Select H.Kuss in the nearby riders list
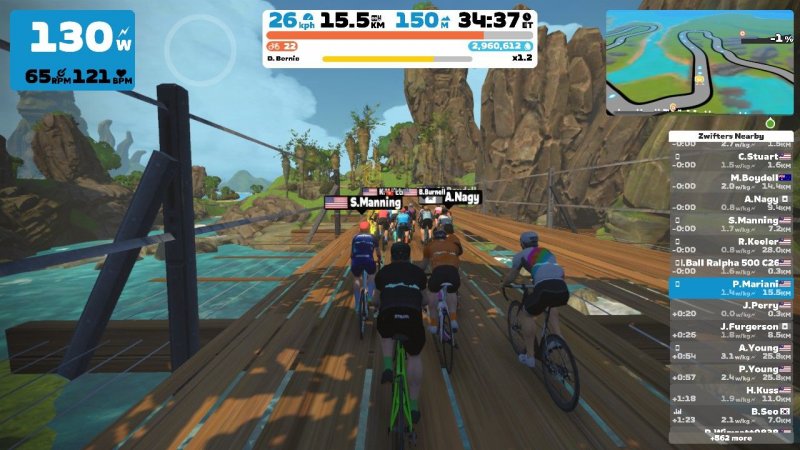This screenshot has width=800, height=450. coord(731,394)
